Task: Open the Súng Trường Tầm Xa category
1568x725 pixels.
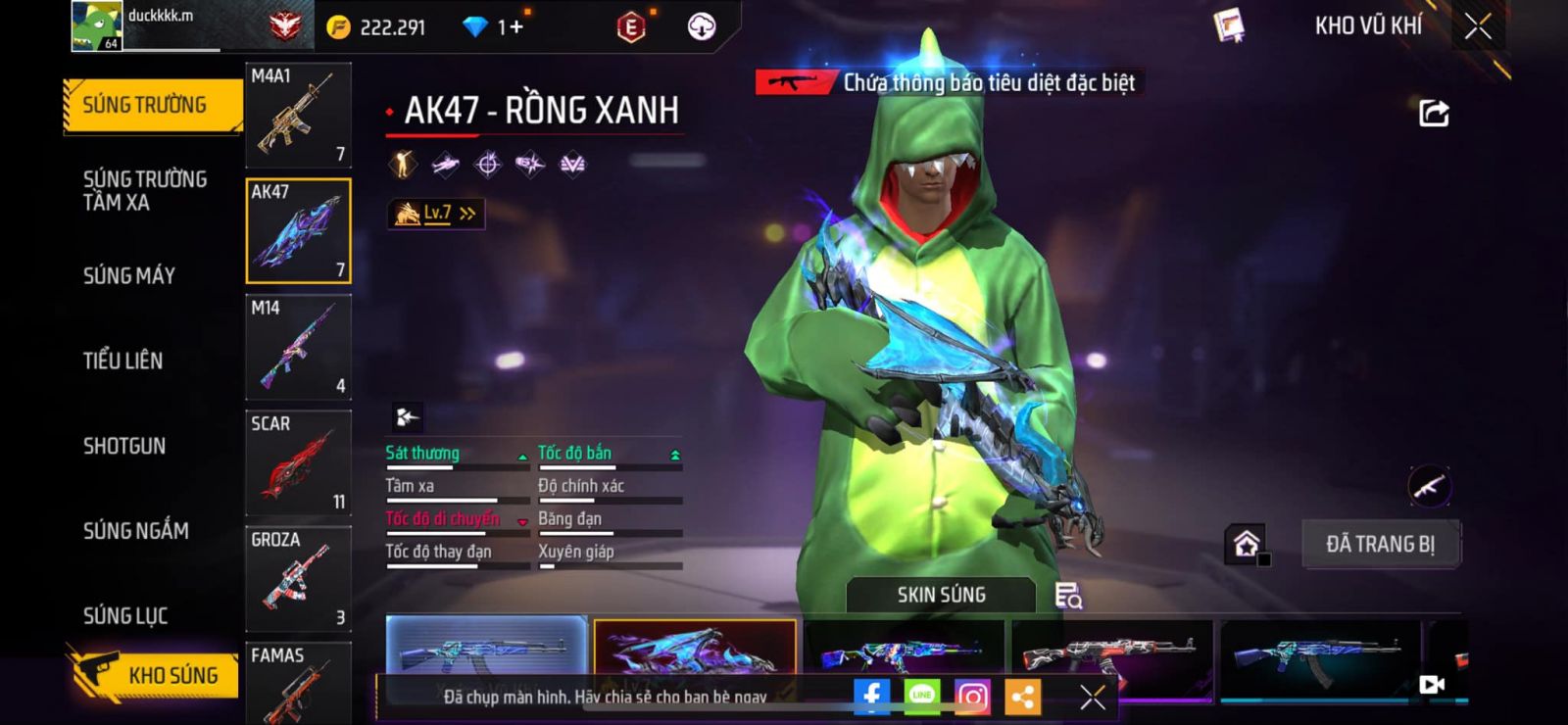Action: pos(145,190)
